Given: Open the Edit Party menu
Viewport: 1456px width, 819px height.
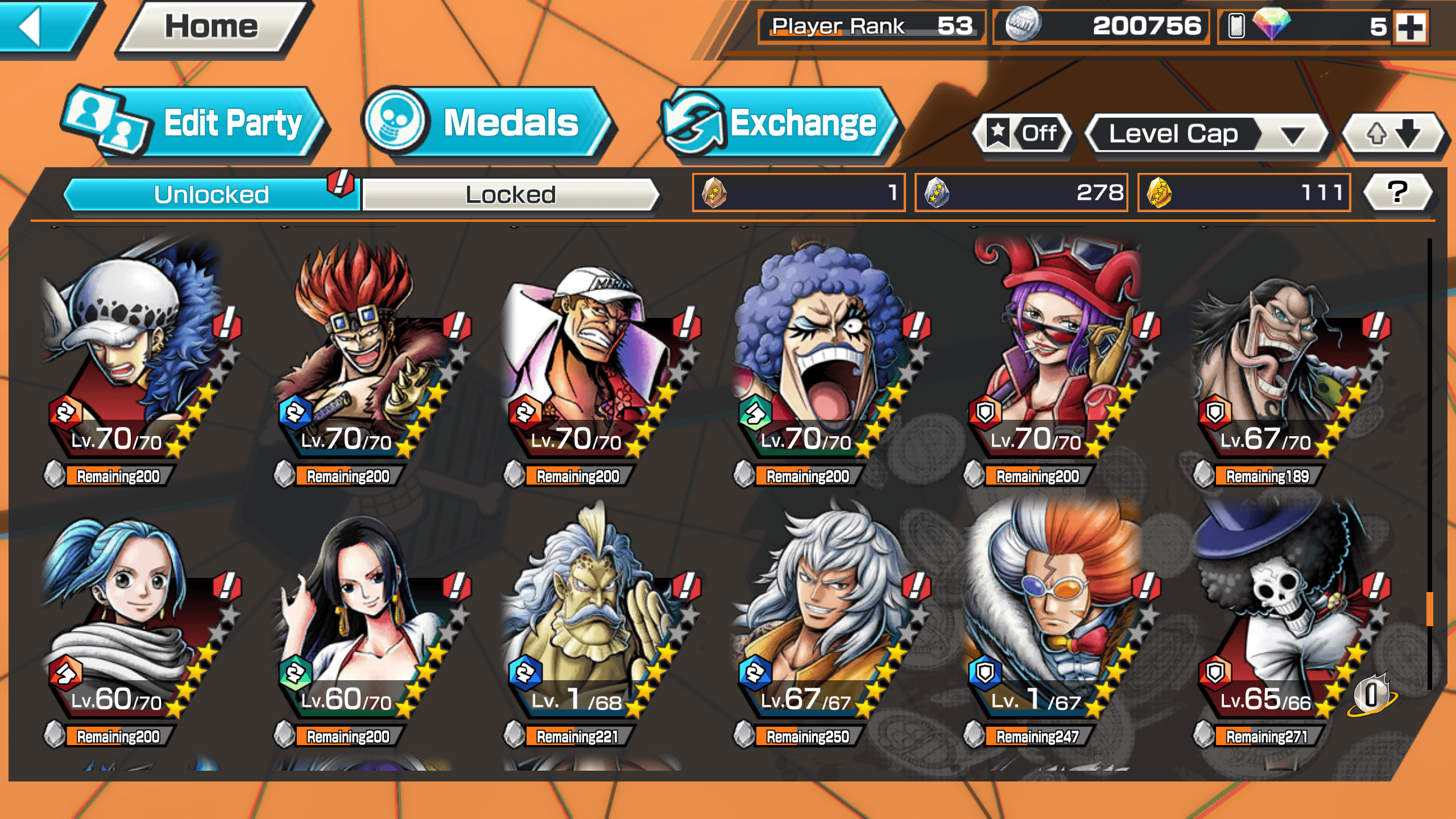Looking at the screenshot, I should coord(193,123).
